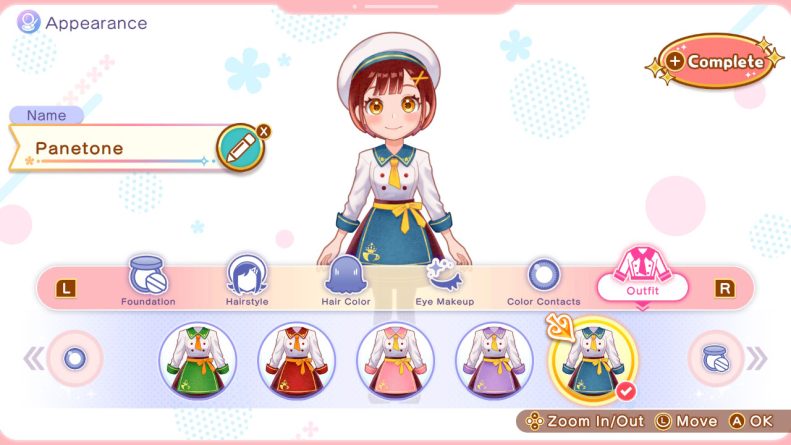The width and height of the screenshot is (791, 445).
Task: Go to the Eye Makeup tab
Action: click(443, 281)
